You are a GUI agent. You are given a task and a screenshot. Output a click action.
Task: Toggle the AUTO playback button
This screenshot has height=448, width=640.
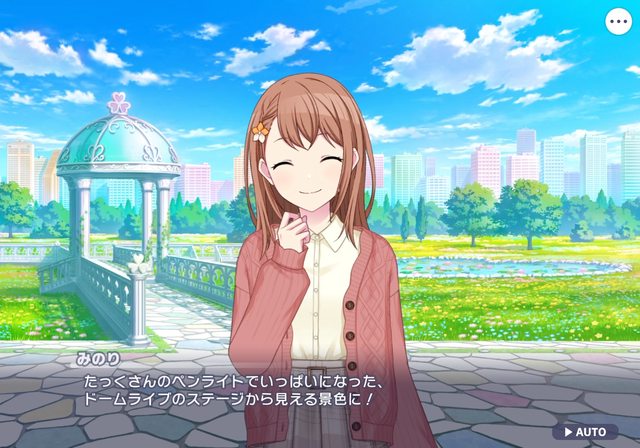(x=584, y=432)
